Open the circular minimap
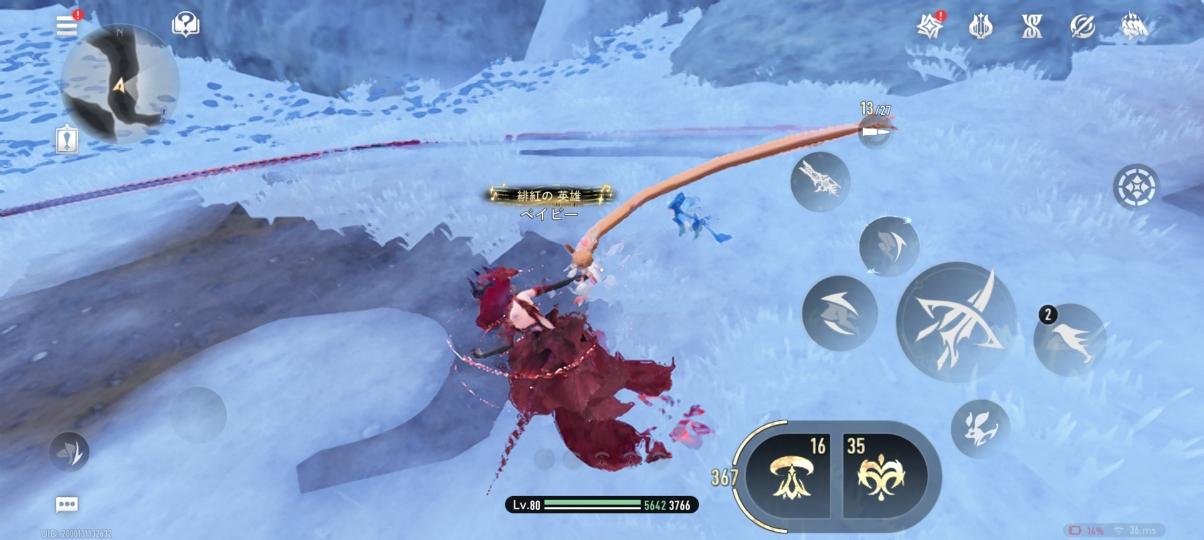 [x=120, y=84]
